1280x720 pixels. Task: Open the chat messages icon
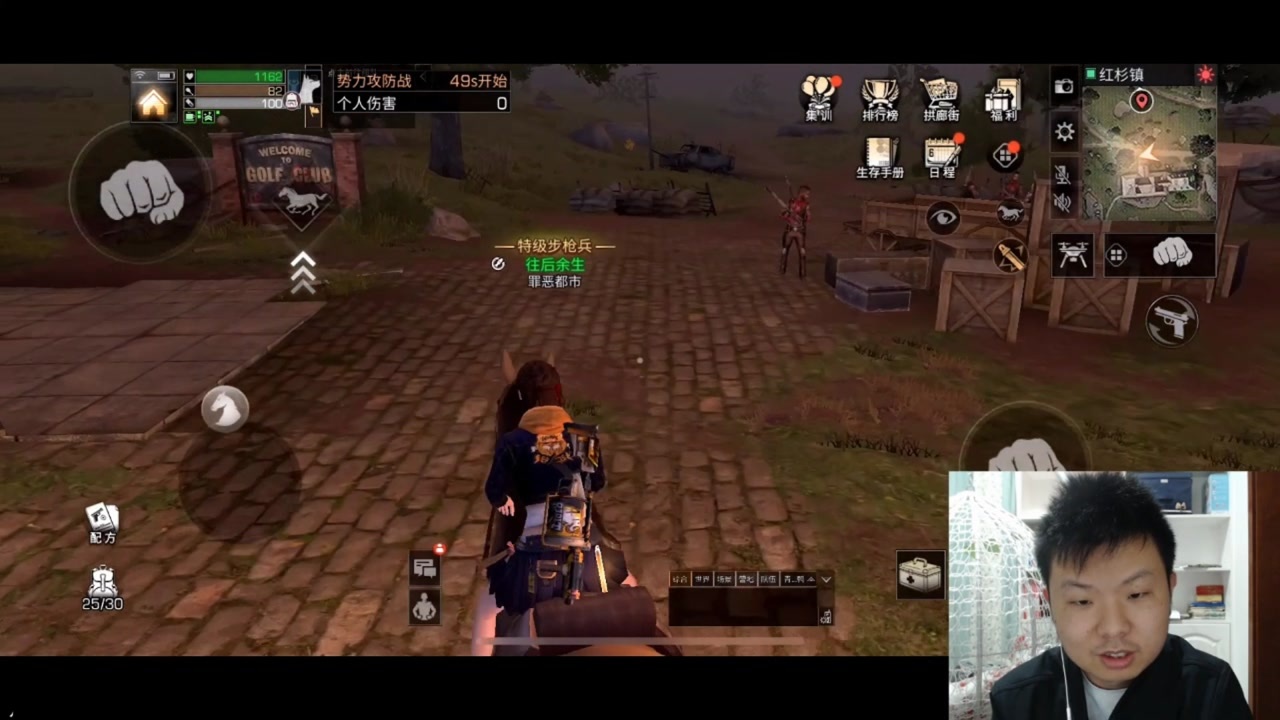tap(425, 568)
